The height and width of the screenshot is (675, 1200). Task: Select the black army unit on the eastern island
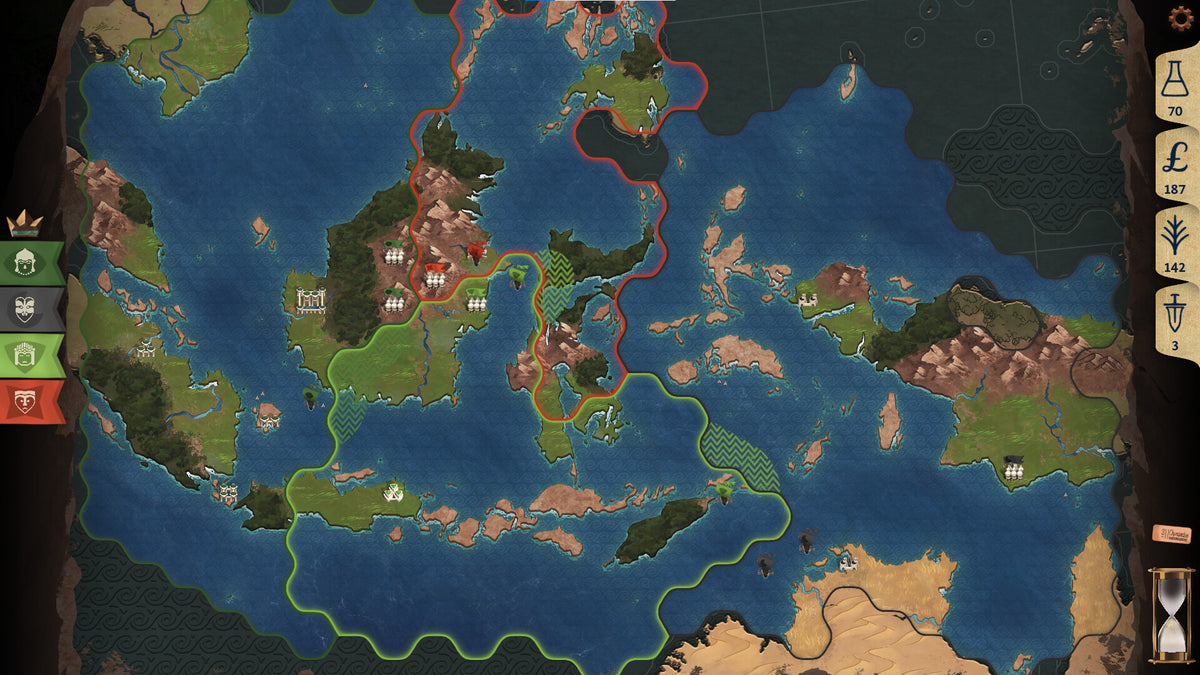point(1015,468)
